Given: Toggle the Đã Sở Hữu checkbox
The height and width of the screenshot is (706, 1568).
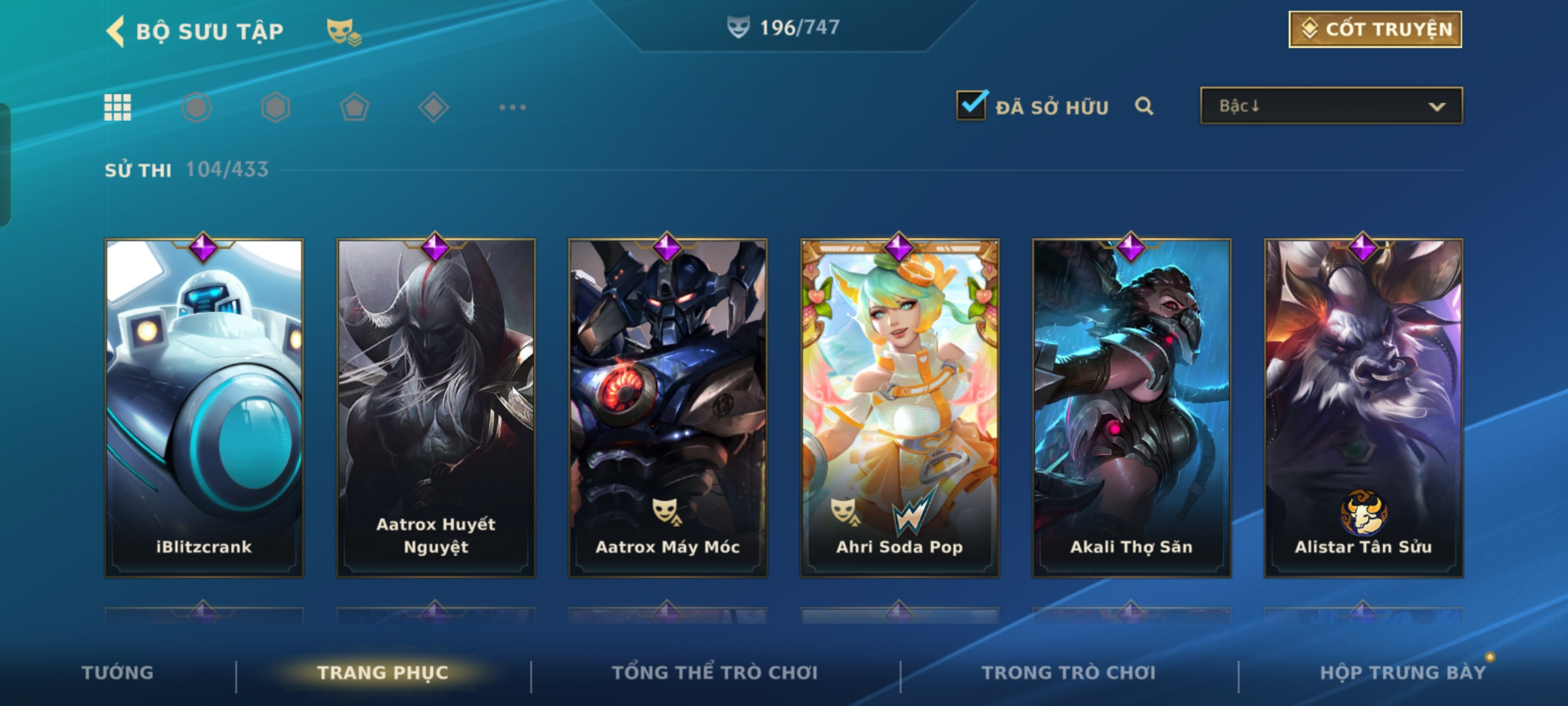Looking at the screenshot, I should [x=972, y=105].
